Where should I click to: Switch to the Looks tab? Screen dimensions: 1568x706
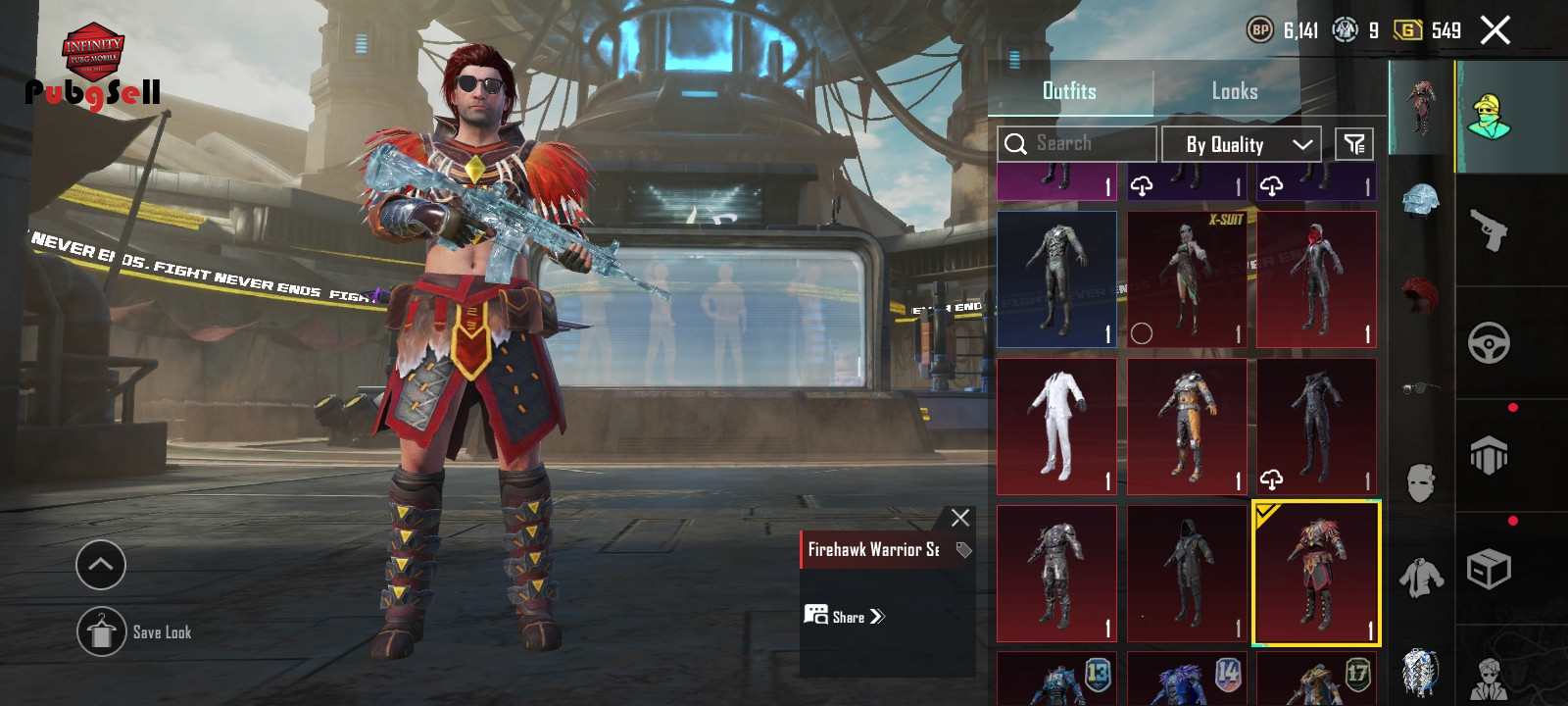1234,91
